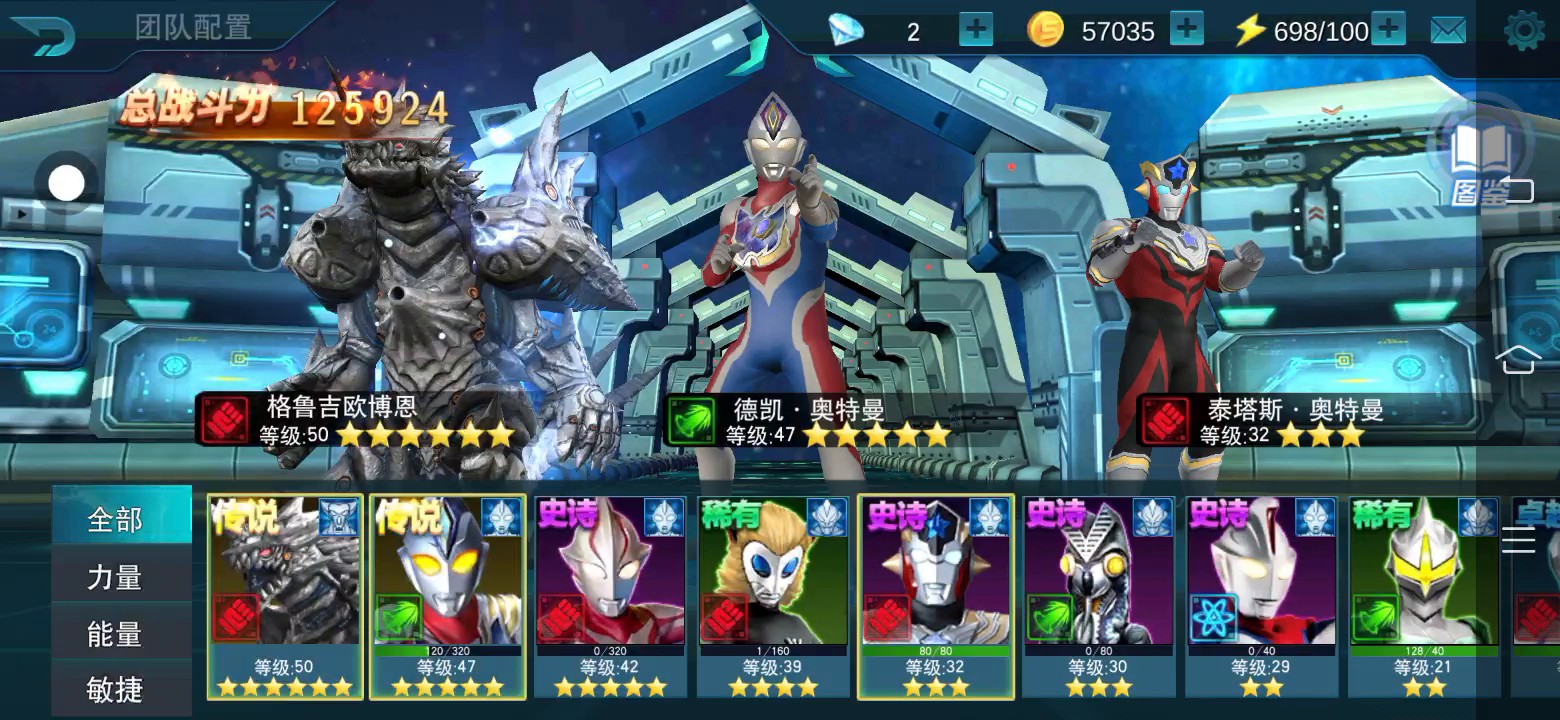Select the level 29 epic hero card

1261,595
